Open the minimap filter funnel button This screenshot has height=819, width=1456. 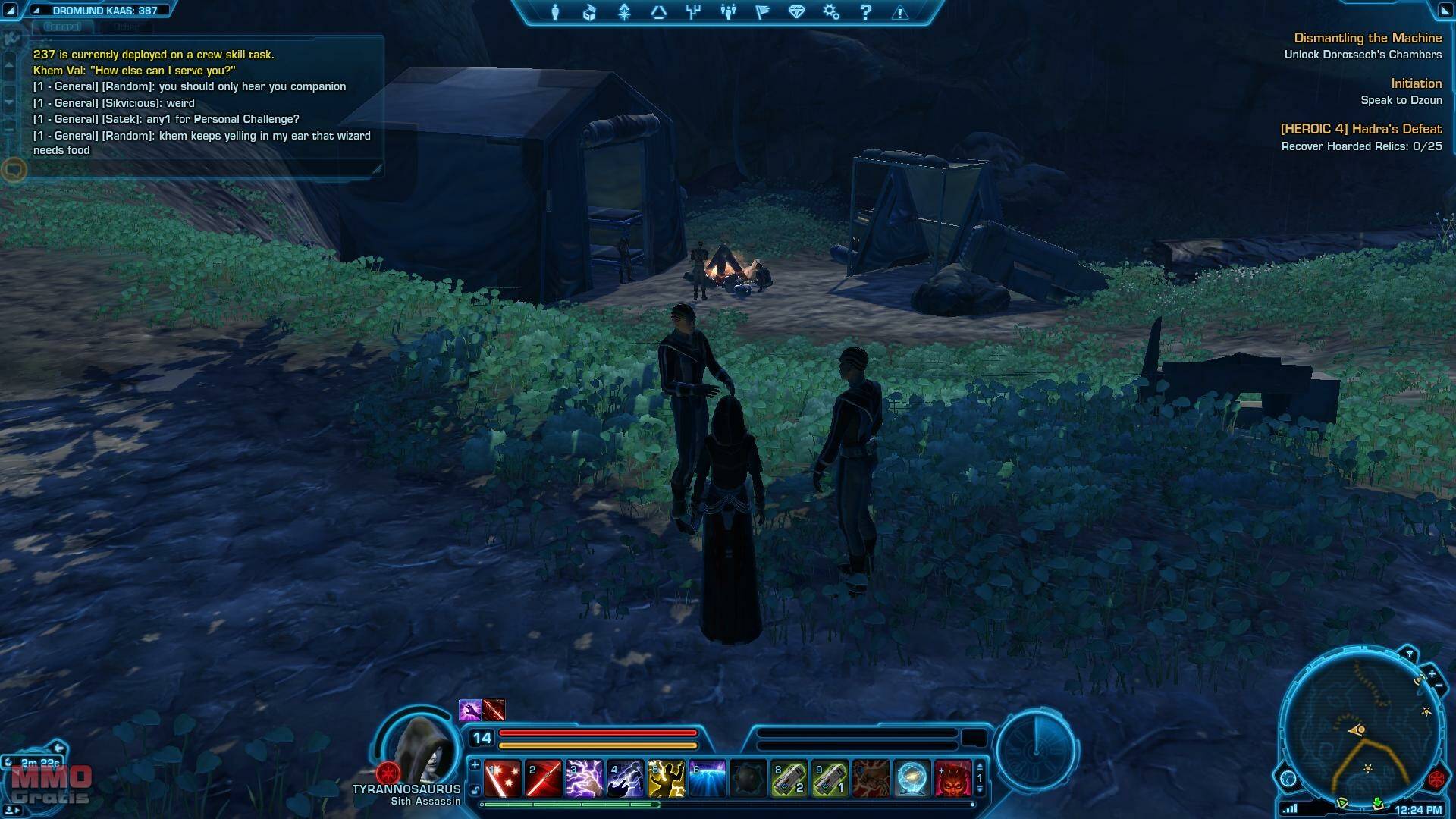coord(1409,654)
